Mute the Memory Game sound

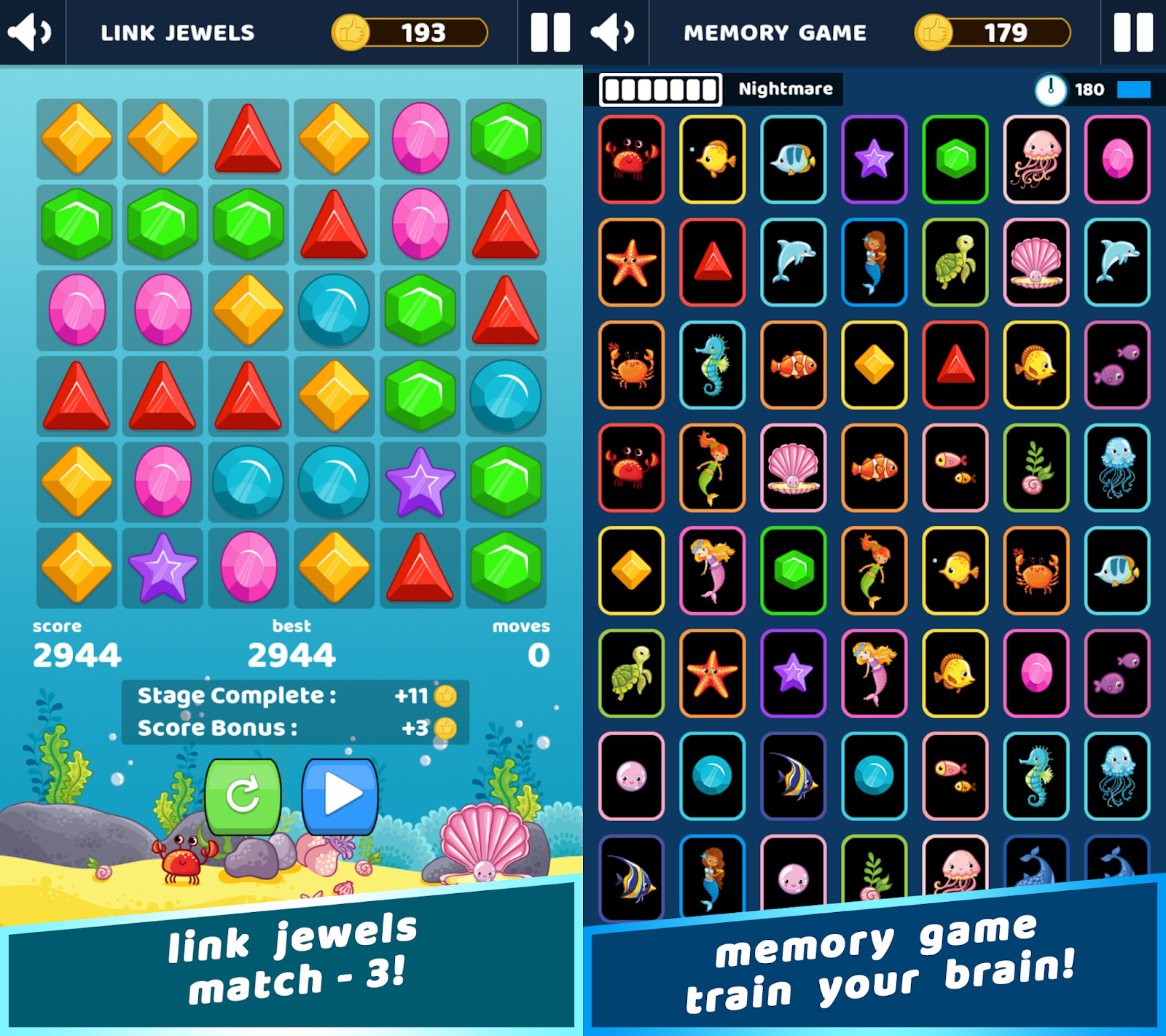[612, 32]
